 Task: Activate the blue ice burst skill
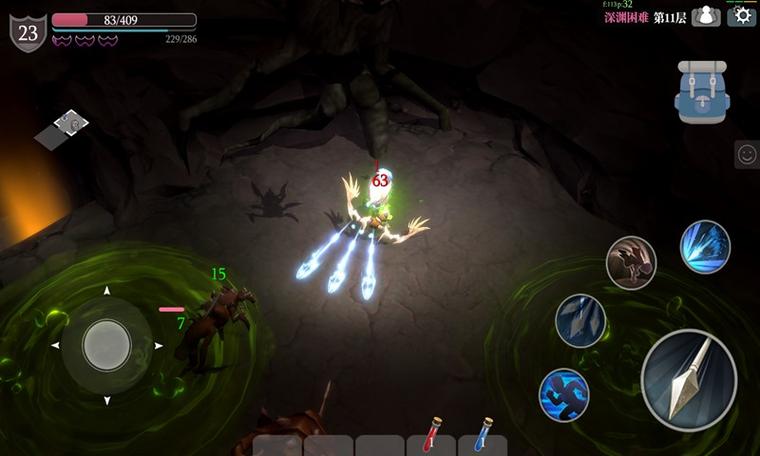(x=705, y=247)
